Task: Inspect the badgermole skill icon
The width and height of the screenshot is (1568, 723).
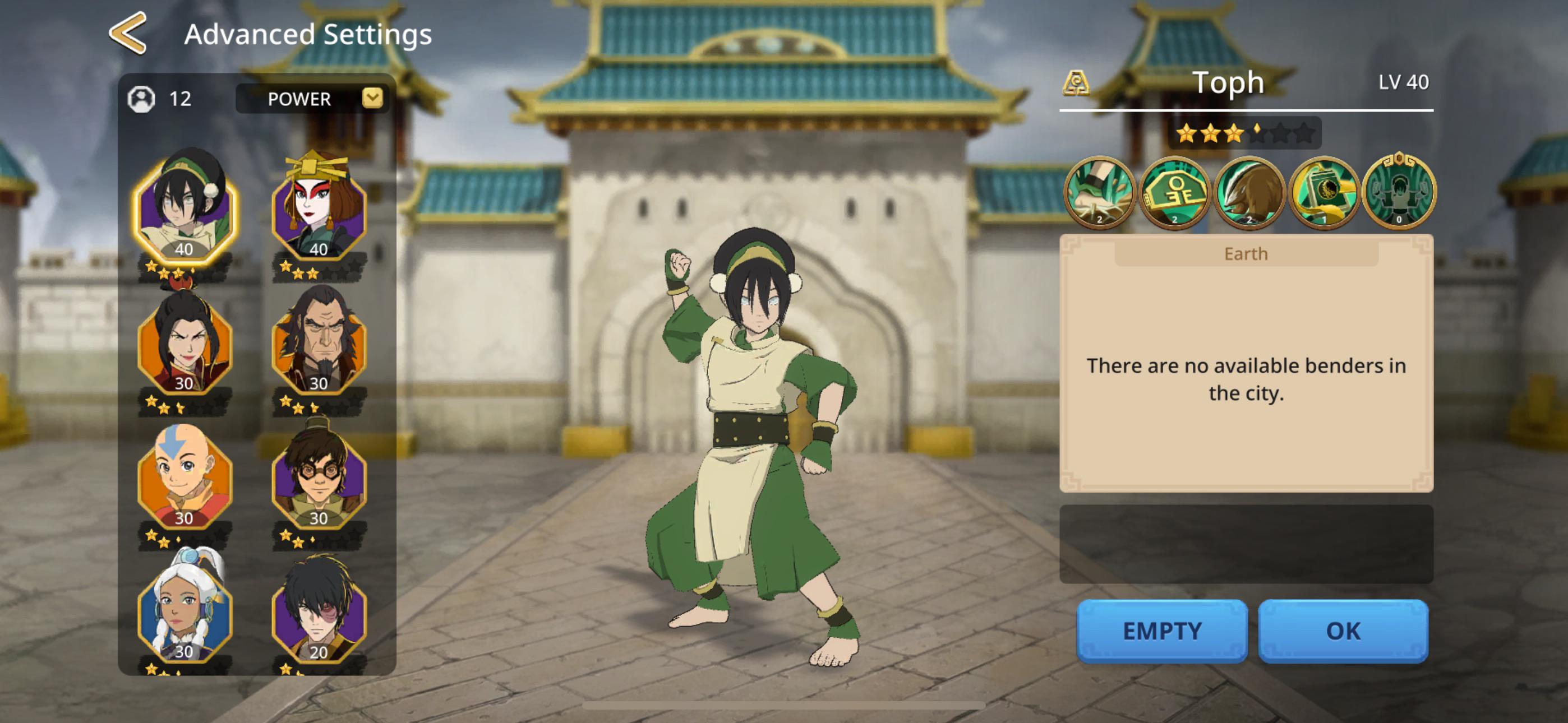Action: tap(1249, 193)
